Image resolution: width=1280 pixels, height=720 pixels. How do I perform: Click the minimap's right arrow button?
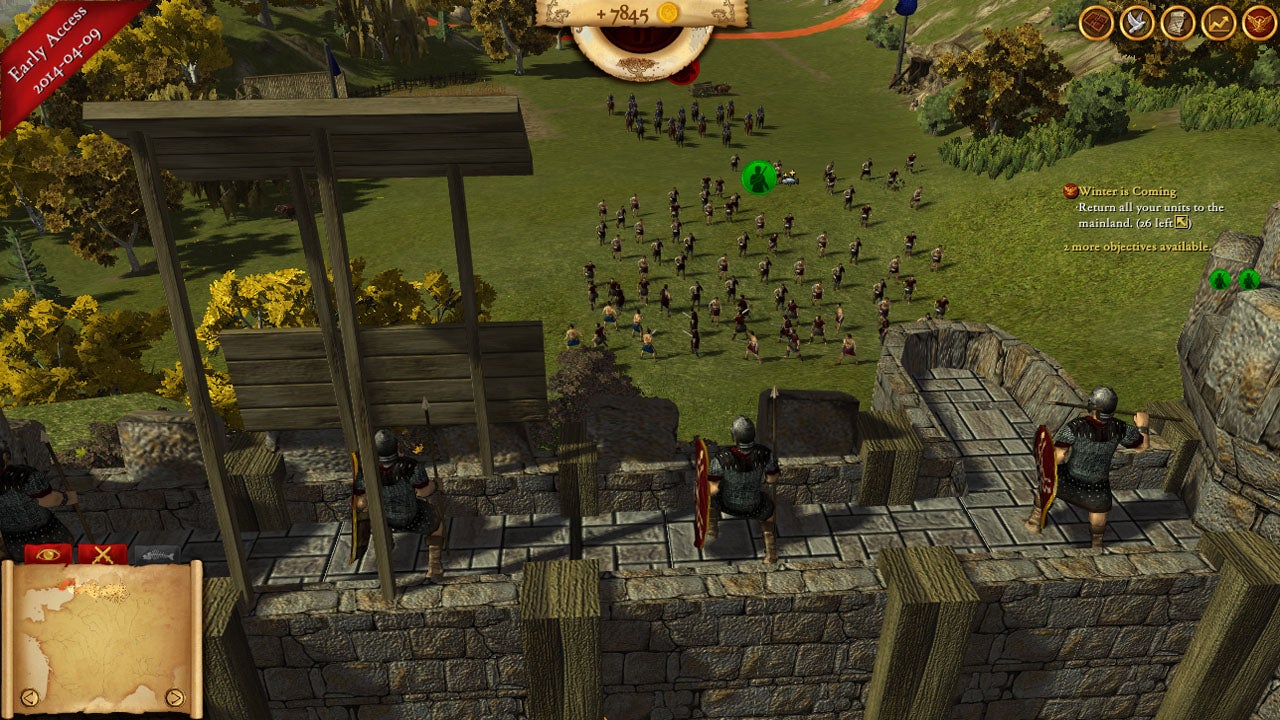[175, 697]
